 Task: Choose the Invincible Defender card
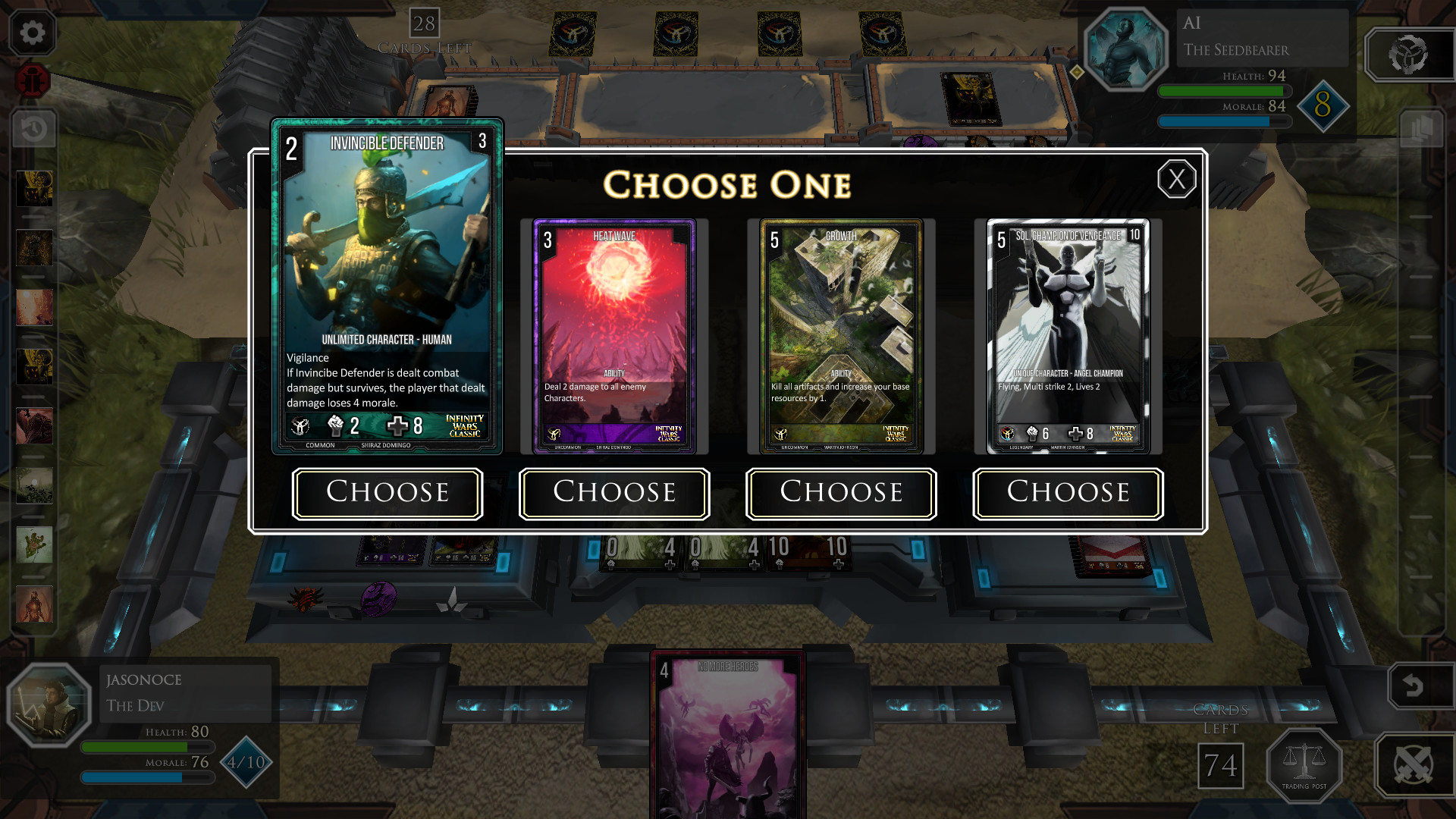[387, 494]
